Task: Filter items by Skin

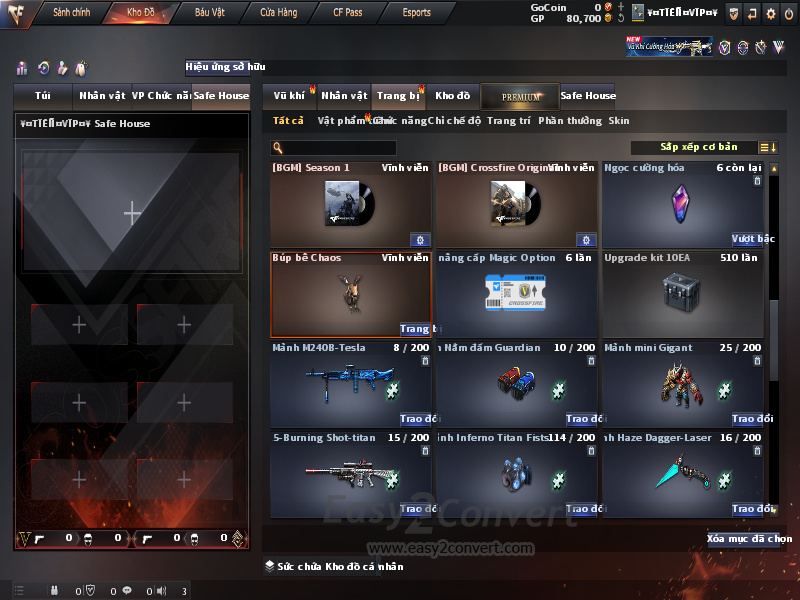Action: (619, 121)
